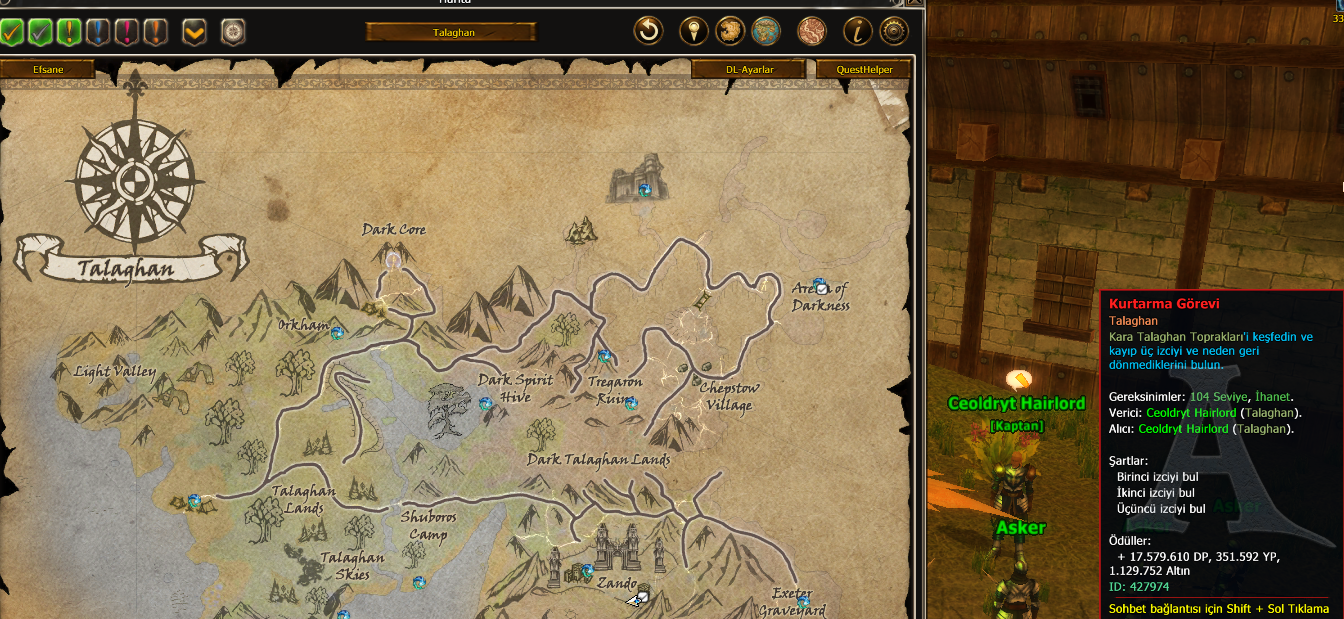Toggle the pink exclamation quest filter
Viewport: 1344px width, 619px height.
point(126,32)
